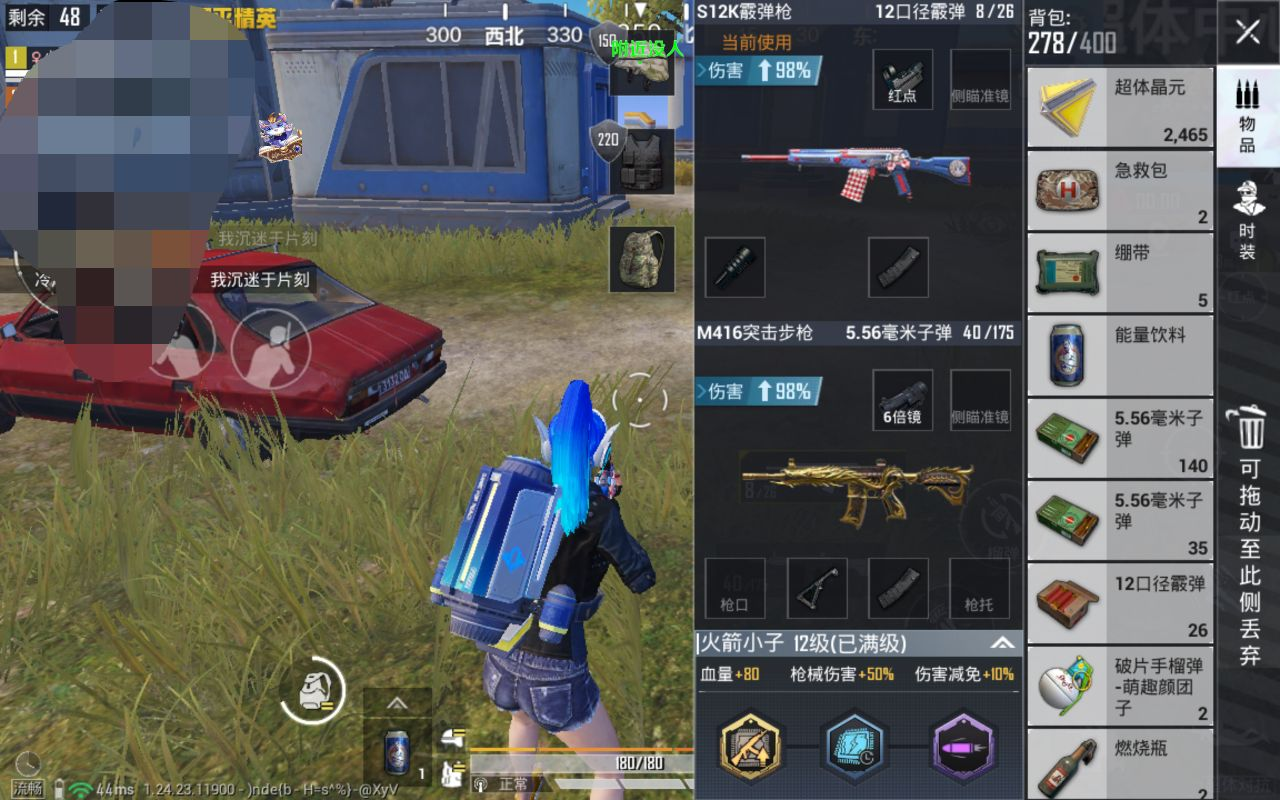Open the 6倍镜 scope attached to M416
The width and height of the screenshot is (1280, 800).
click(901, 398)
